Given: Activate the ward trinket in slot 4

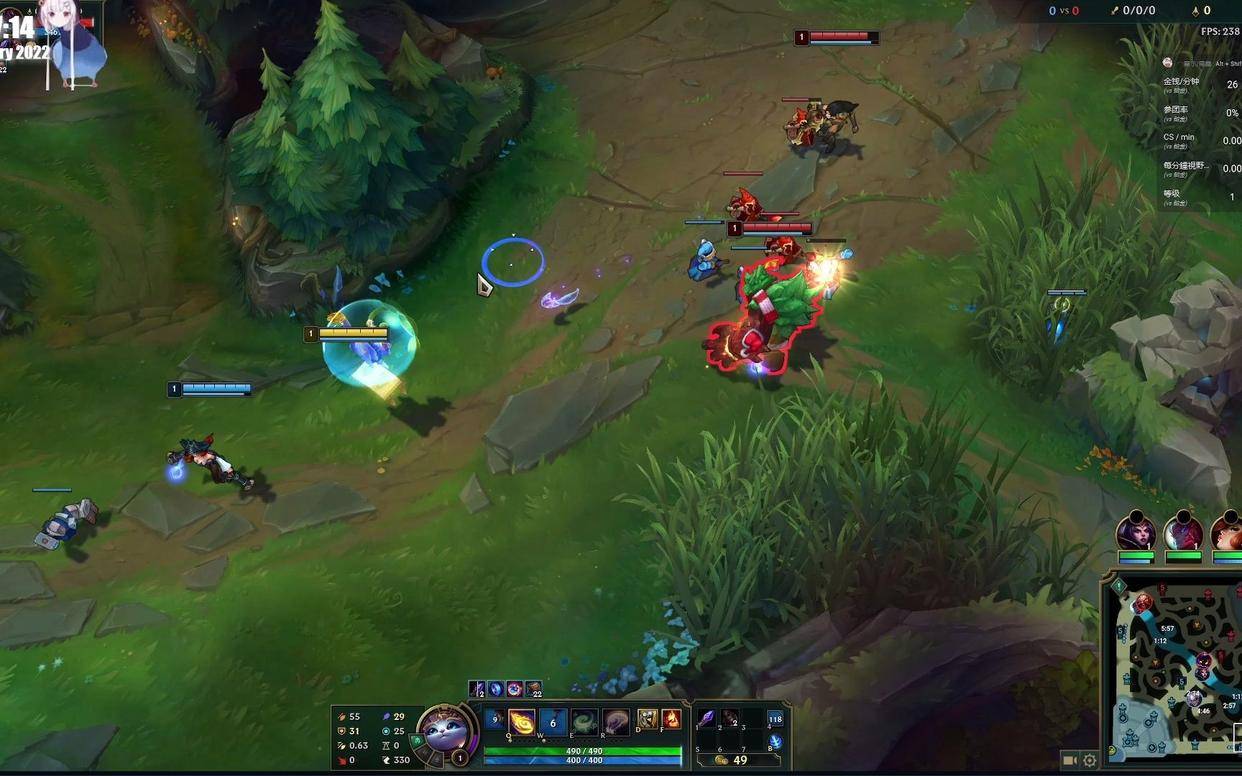Looking at the screenshot, I should pyautogui.click(x=775, y=719).
